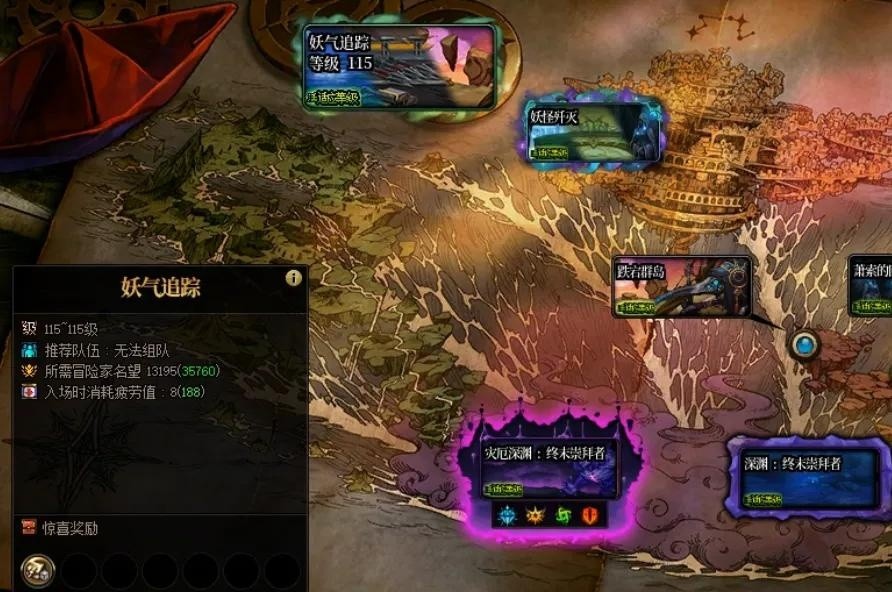
Task: Click the info icon on the 妖气追踪 panel
Action: point(293,278)
